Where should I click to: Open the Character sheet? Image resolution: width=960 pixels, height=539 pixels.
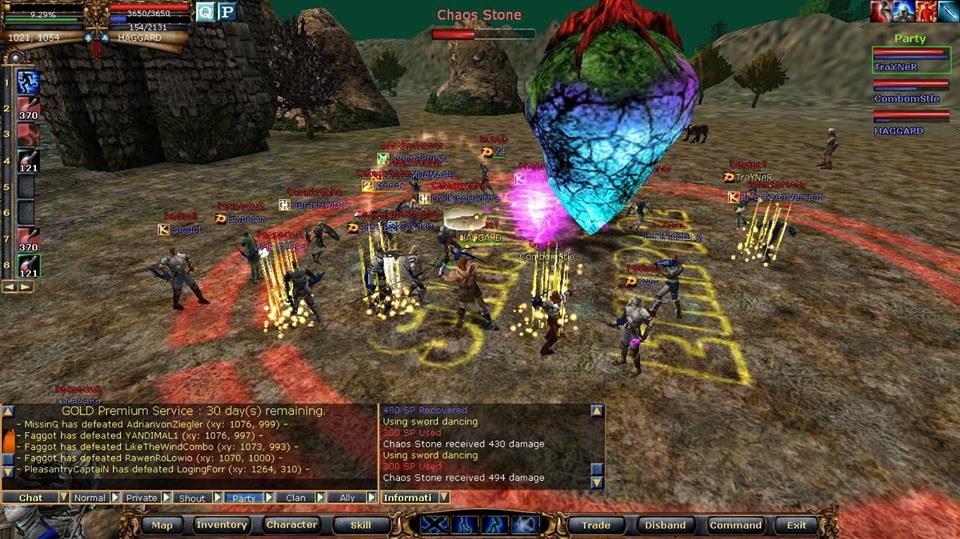click(x=291, y=525)
